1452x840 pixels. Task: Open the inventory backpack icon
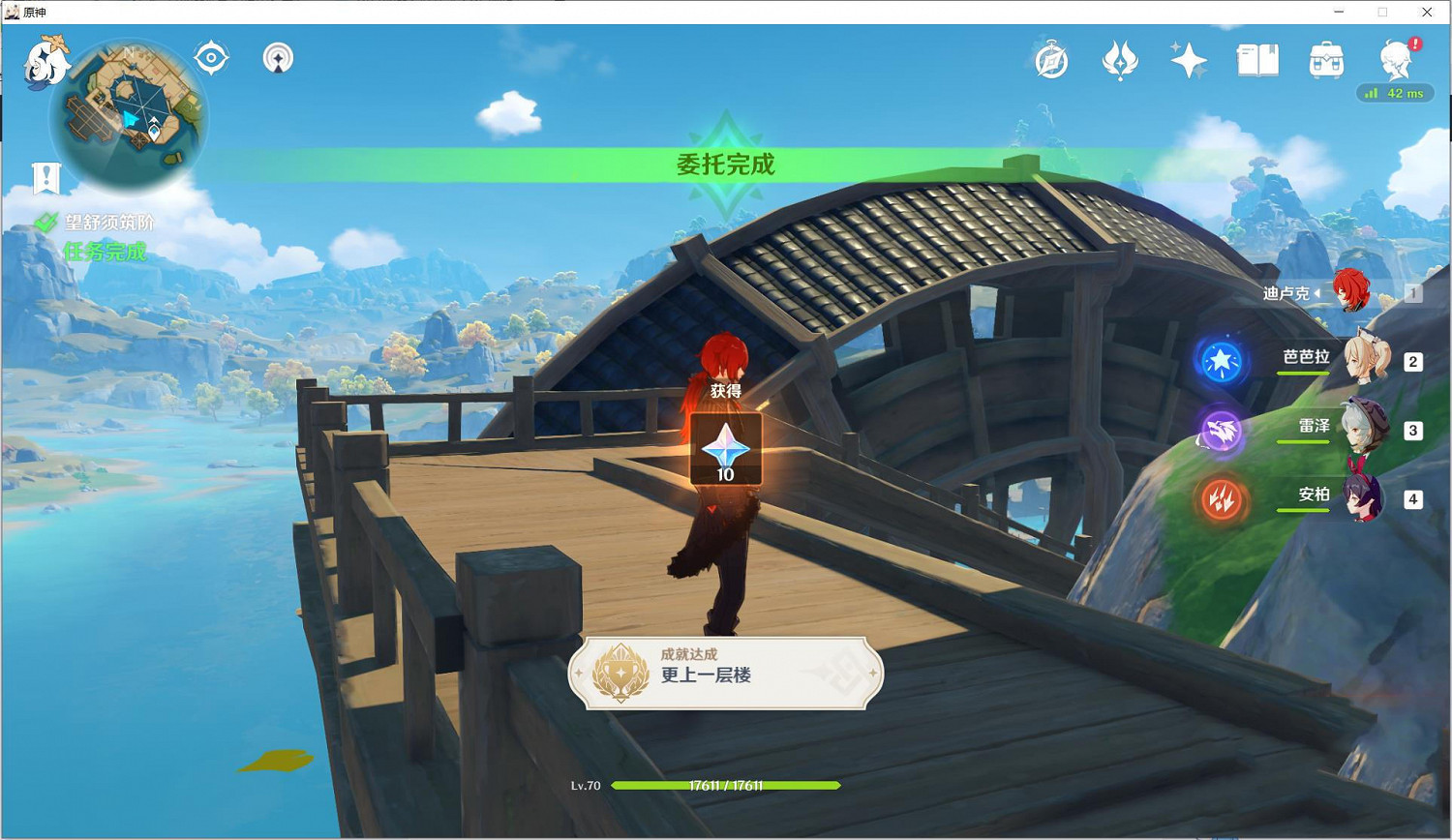(x=1325, y=60)
